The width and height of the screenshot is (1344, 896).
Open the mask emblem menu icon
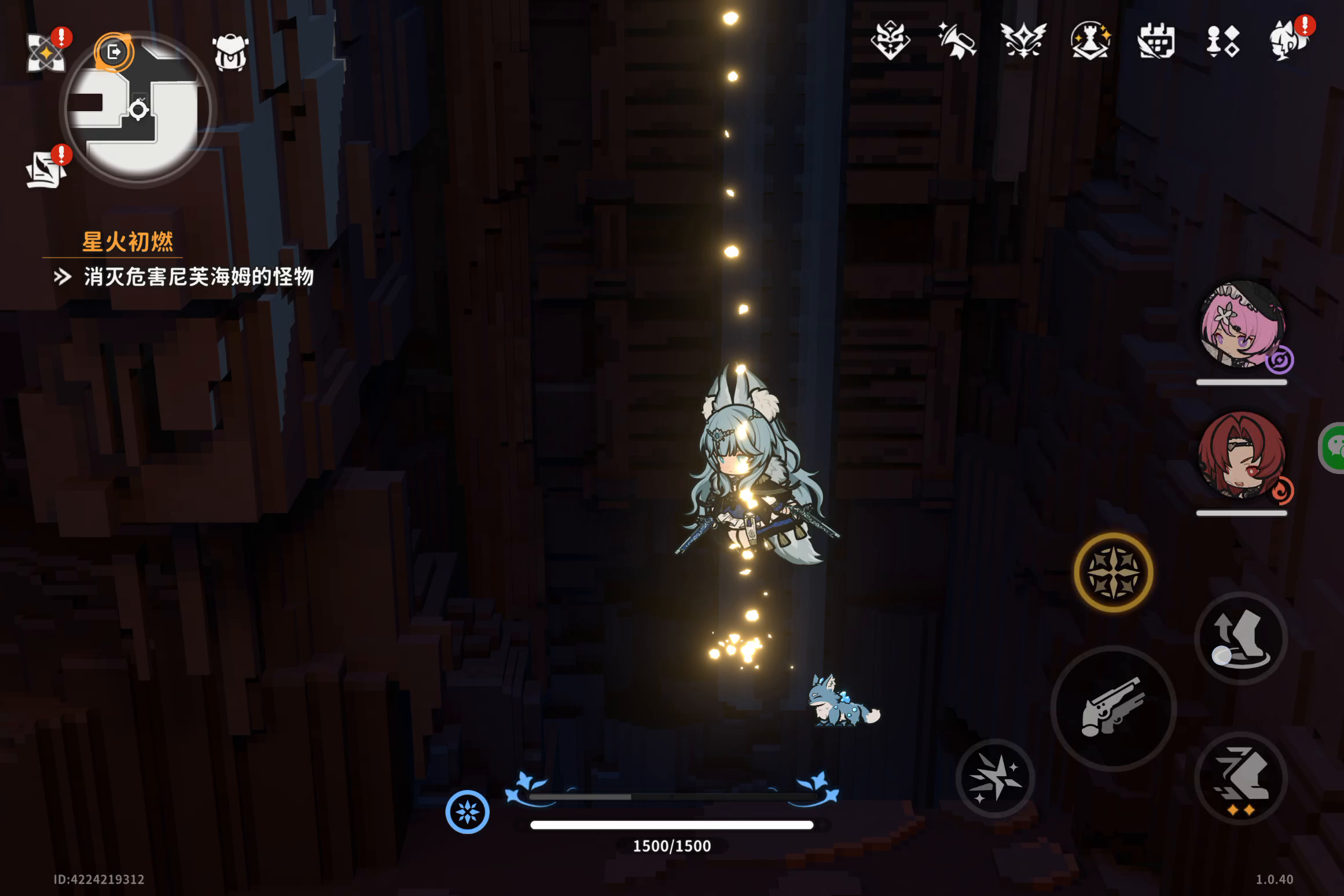coord(890,41)
